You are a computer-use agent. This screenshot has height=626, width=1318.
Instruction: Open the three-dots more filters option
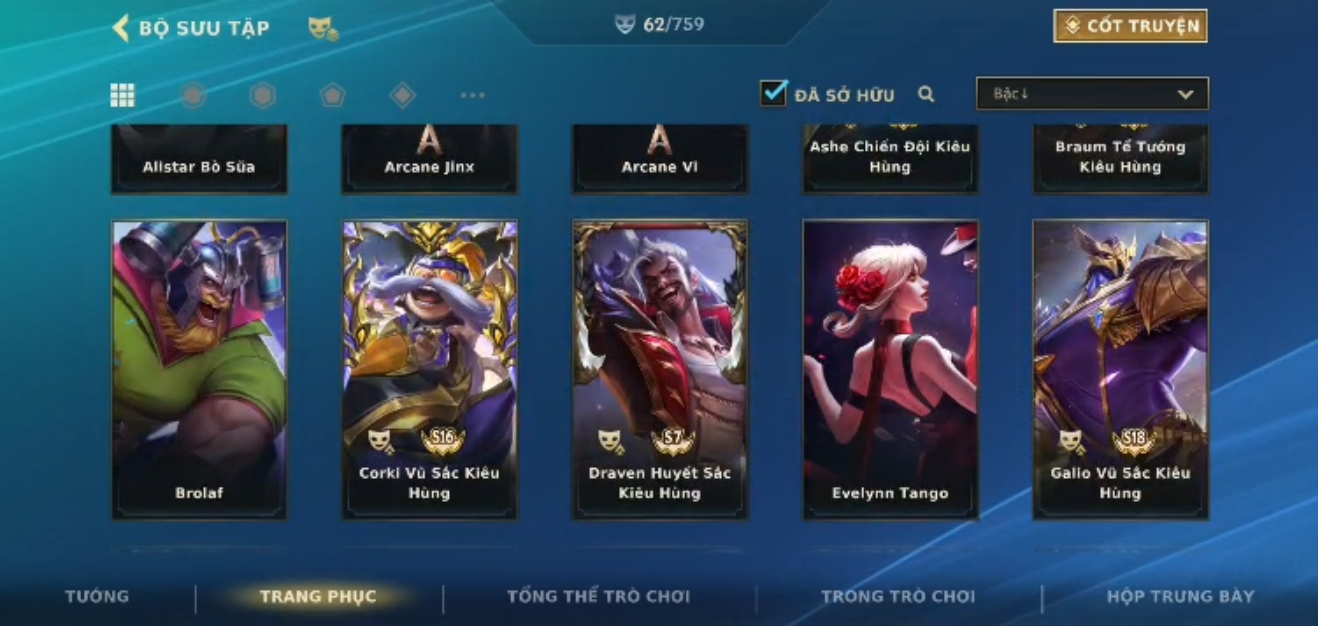(x=472, y=96)
